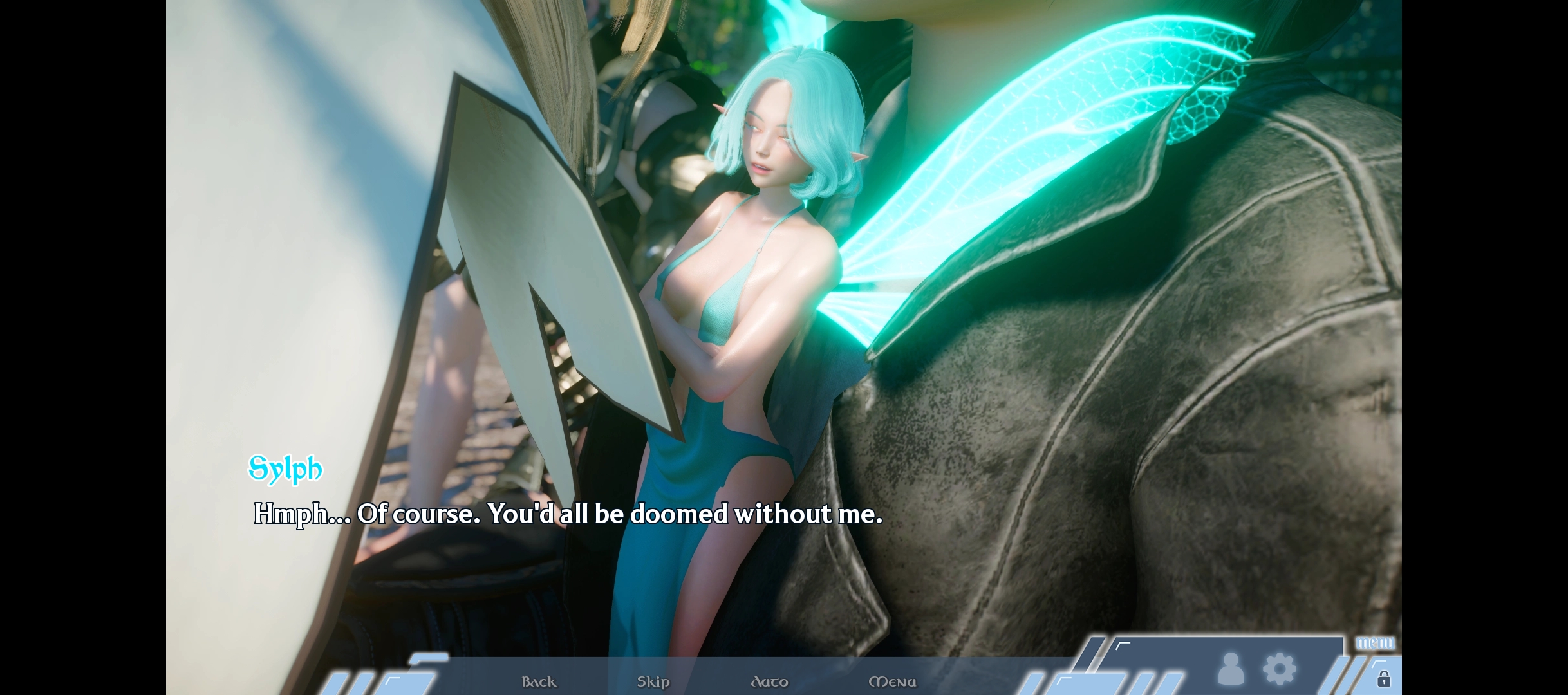
Task: Open settings via the gear icon
Action: [x=1280, y=669]
